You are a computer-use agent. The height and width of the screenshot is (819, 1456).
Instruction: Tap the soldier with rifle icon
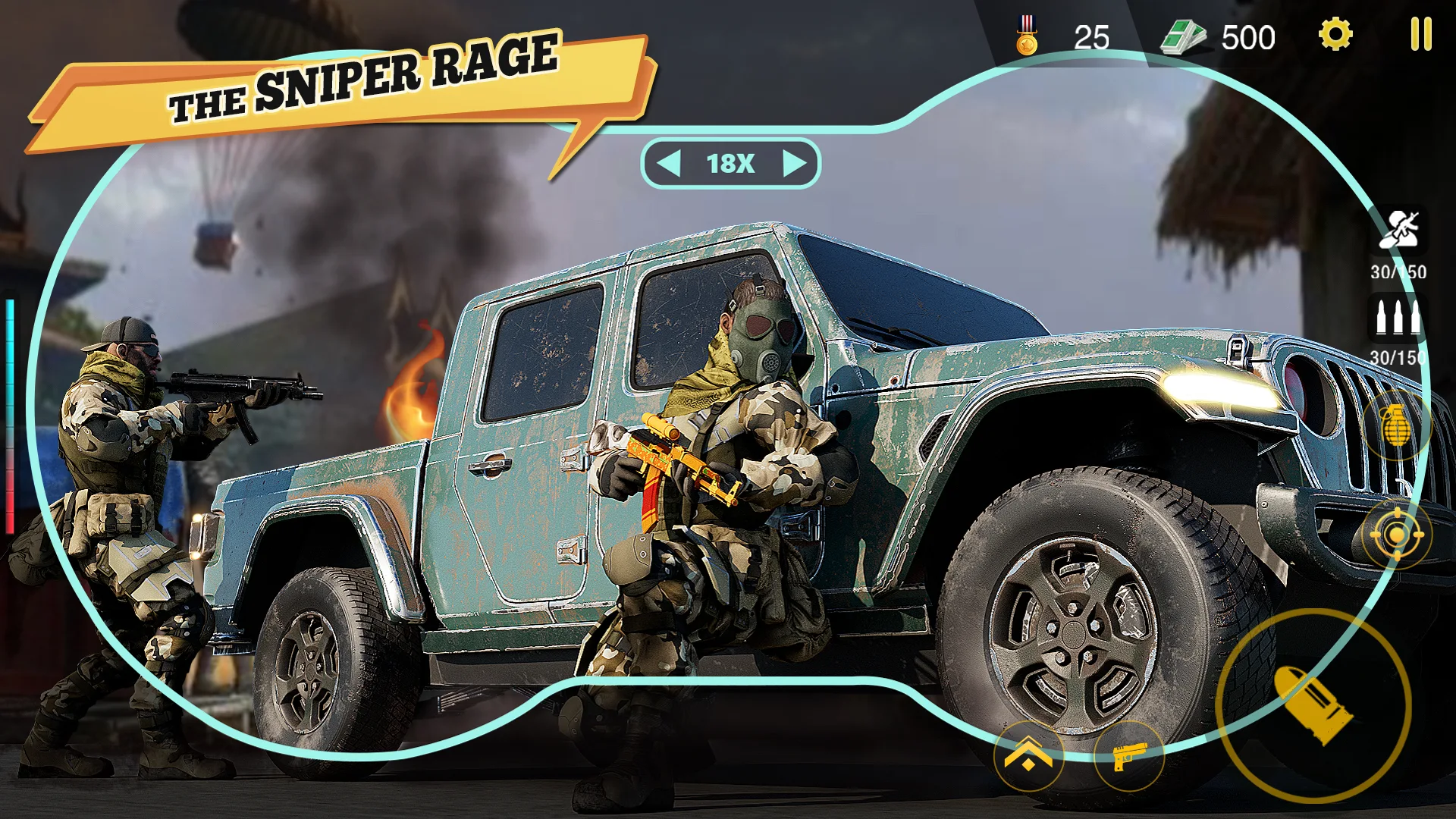(x=1399, y=230)
